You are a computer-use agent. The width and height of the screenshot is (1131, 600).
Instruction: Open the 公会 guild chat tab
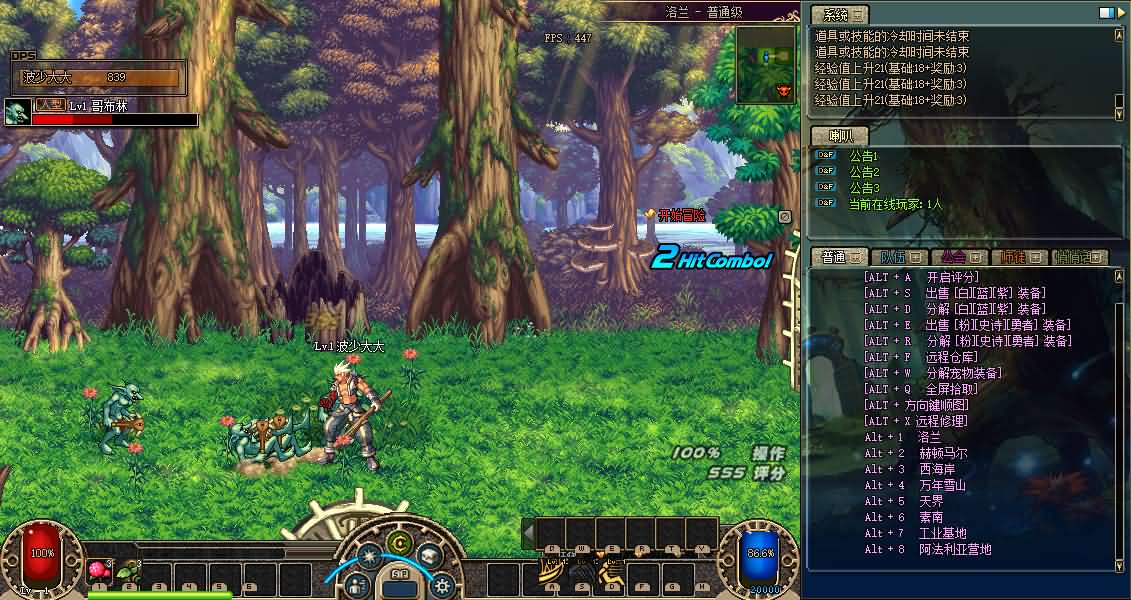pos(958,257)
